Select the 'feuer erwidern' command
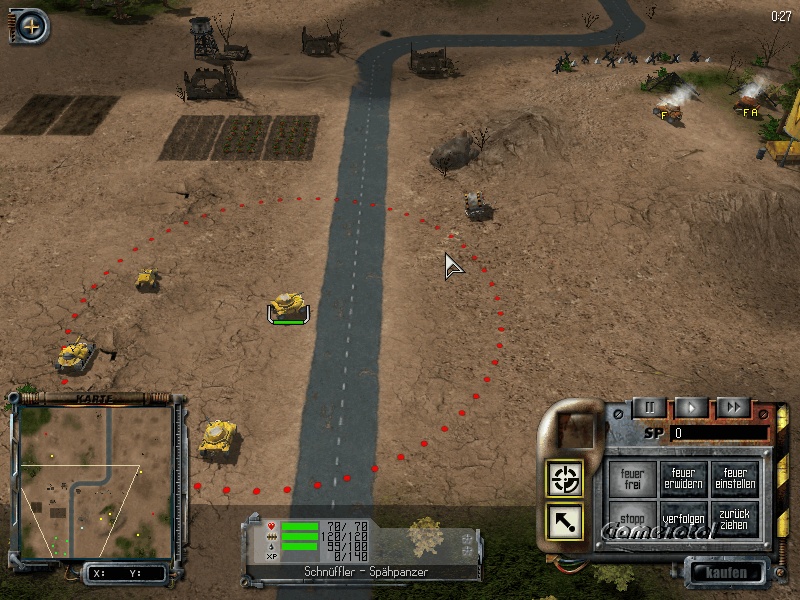Screen dimensions: 800x600 [684, 478]
